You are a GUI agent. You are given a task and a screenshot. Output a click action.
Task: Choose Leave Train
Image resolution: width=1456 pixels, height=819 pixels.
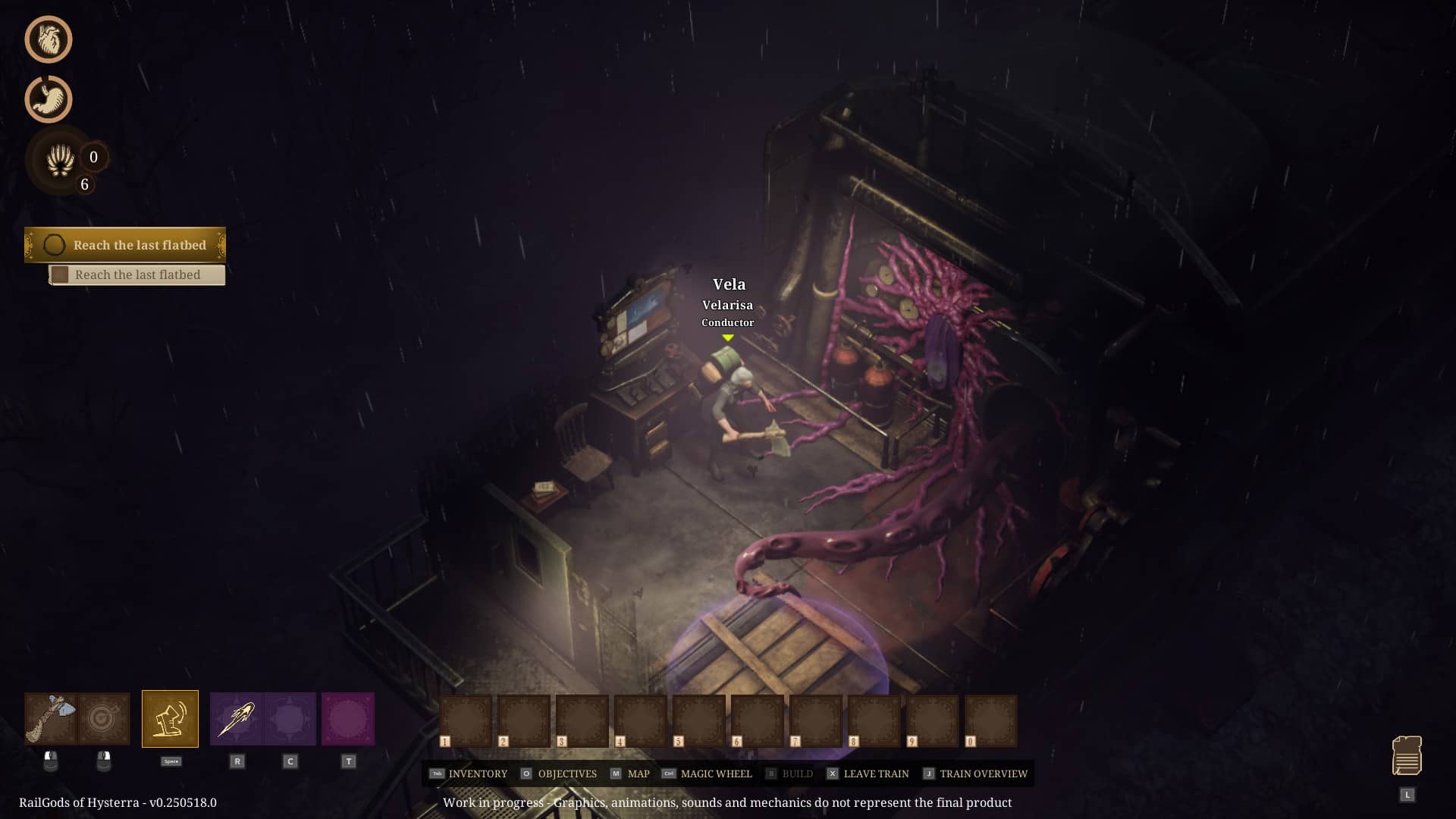click(x=868, y=773)
